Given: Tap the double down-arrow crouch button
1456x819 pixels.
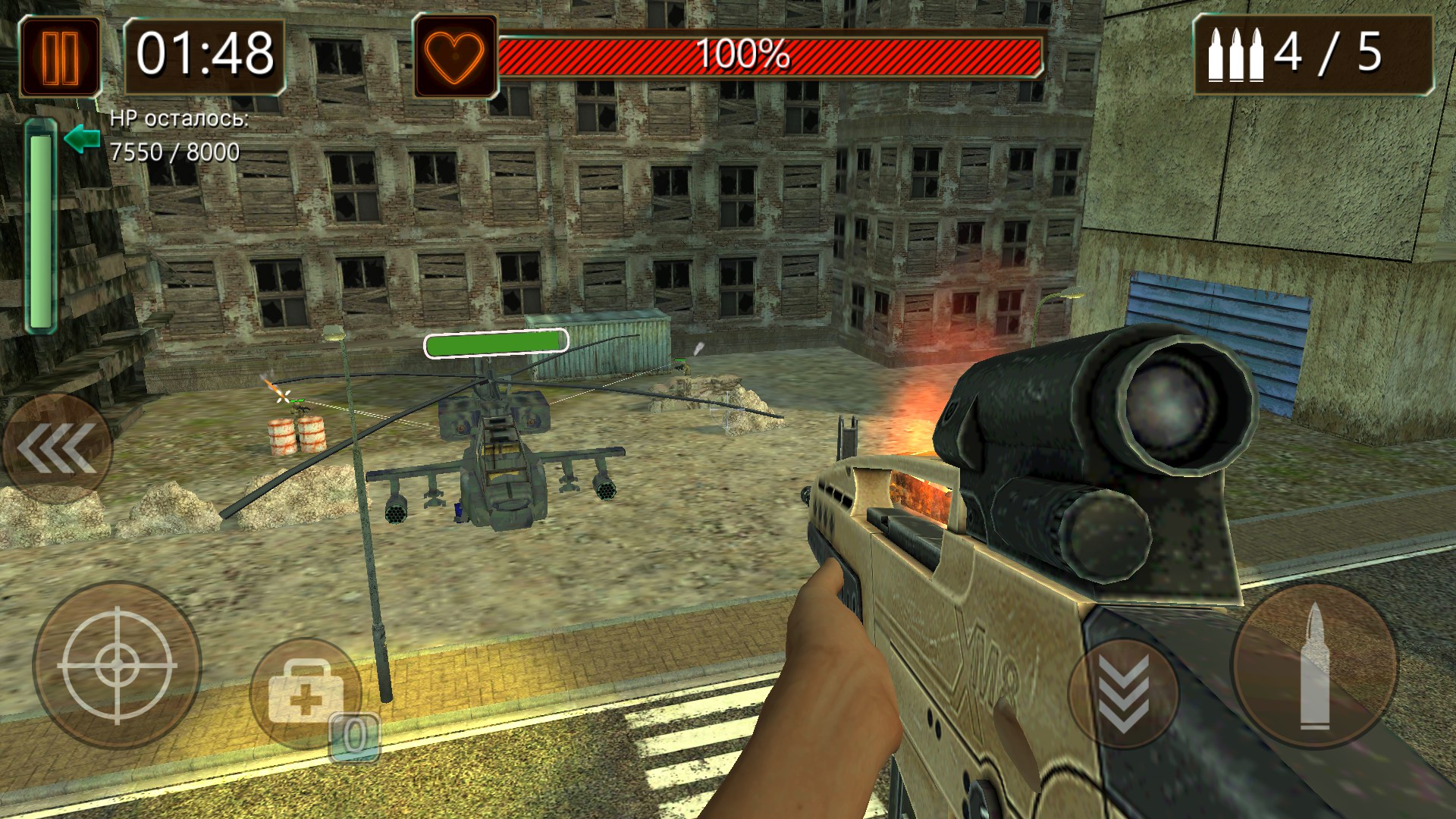Looking at the screenshot, I should [x=1123, y=694].
